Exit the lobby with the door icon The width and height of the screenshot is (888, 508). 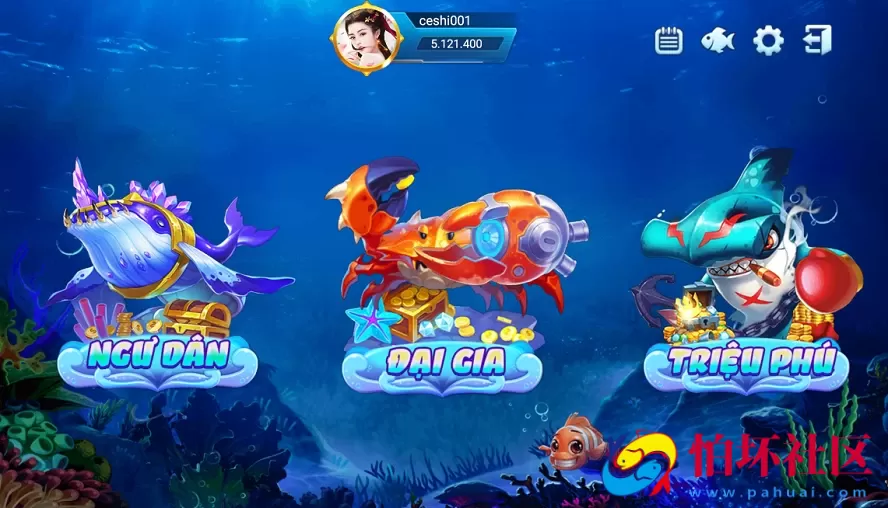[x=817, y=40]
